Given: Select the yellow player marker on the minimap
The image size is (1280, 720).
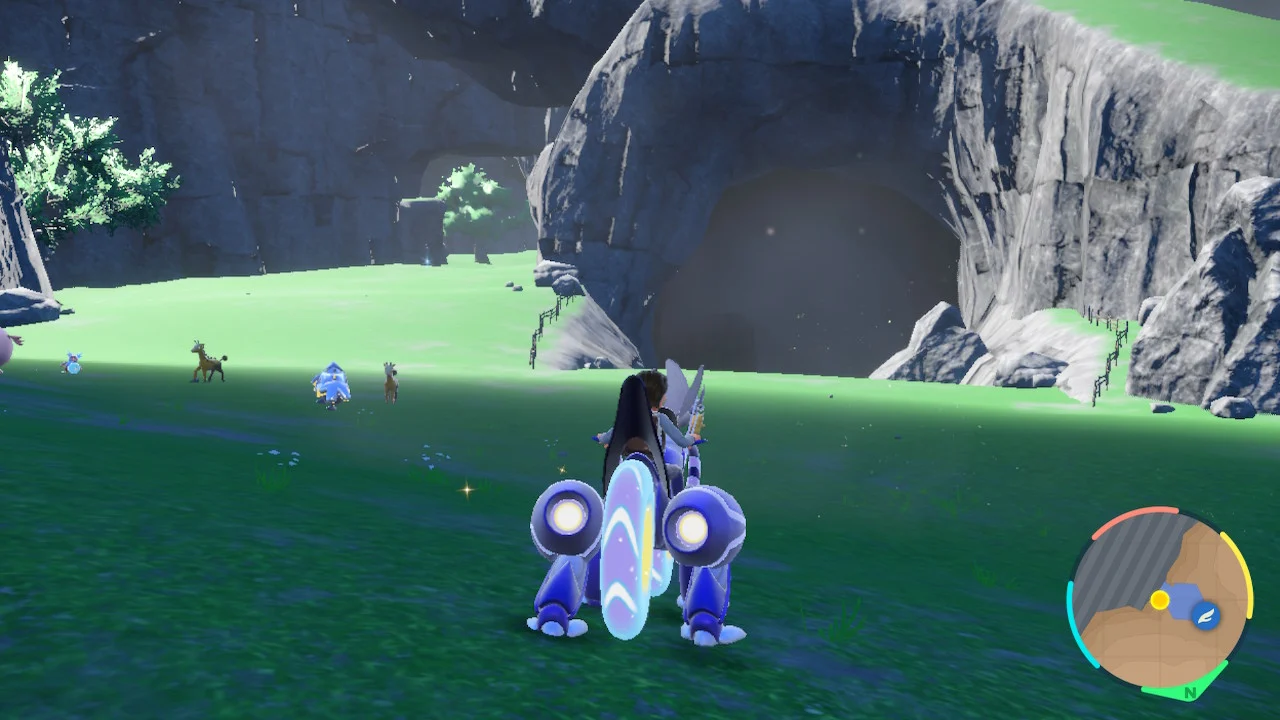Looking at the screenshot, I should point(1160,597).
